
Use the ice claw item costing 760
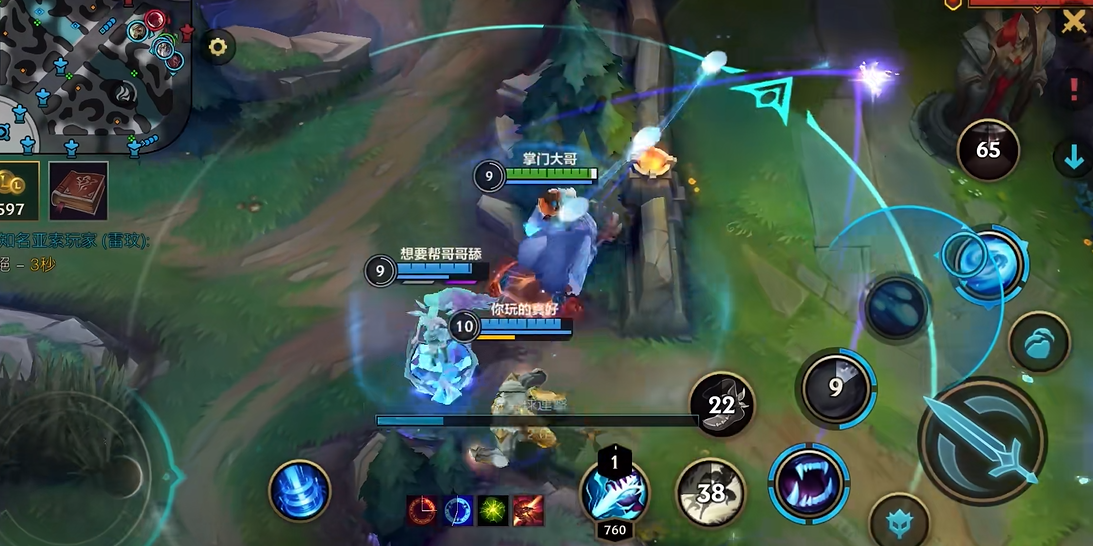[615, 492]
